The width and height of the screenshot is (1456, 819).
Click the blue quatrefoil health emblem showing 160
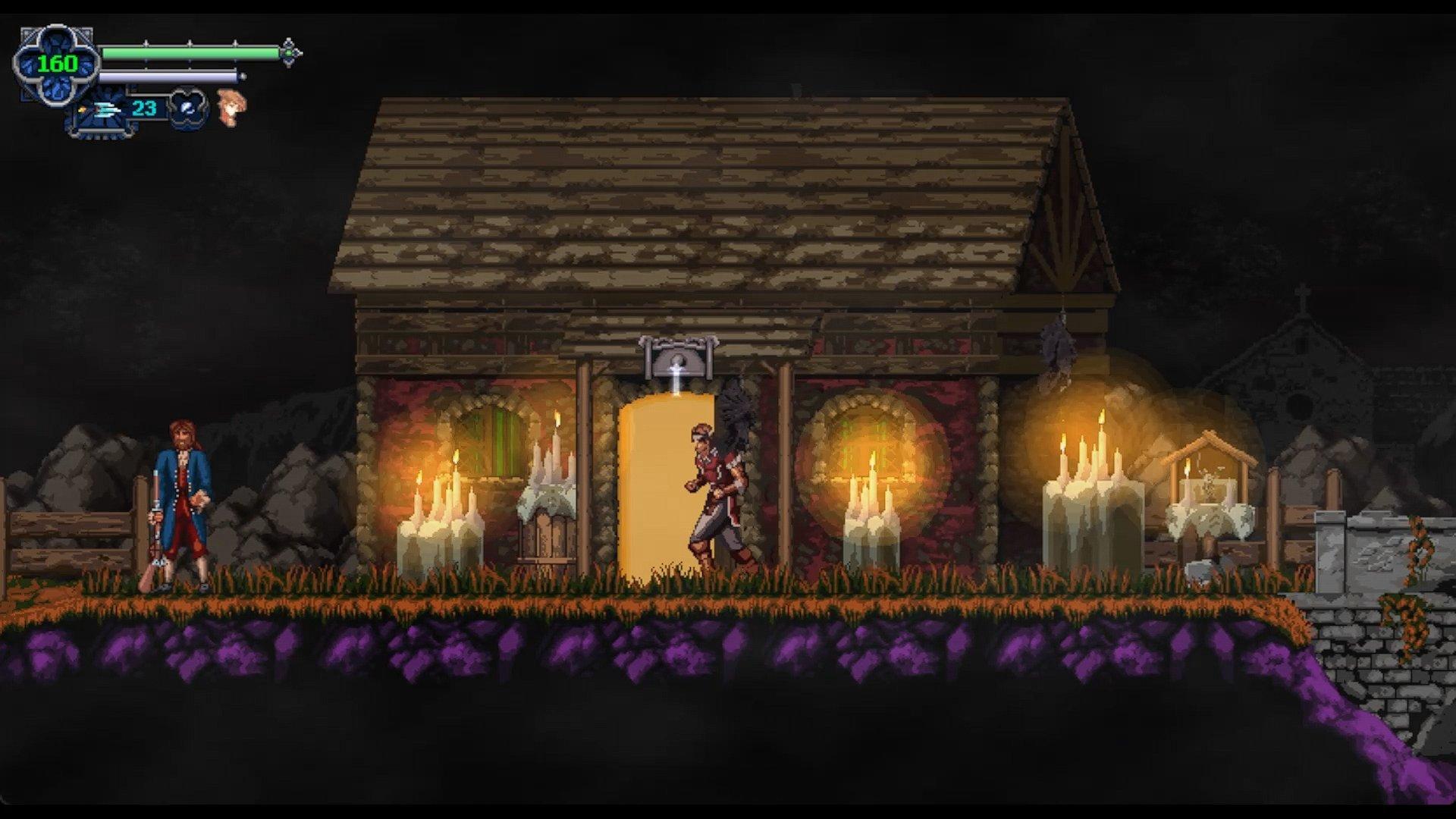click(x=56, y=65)
